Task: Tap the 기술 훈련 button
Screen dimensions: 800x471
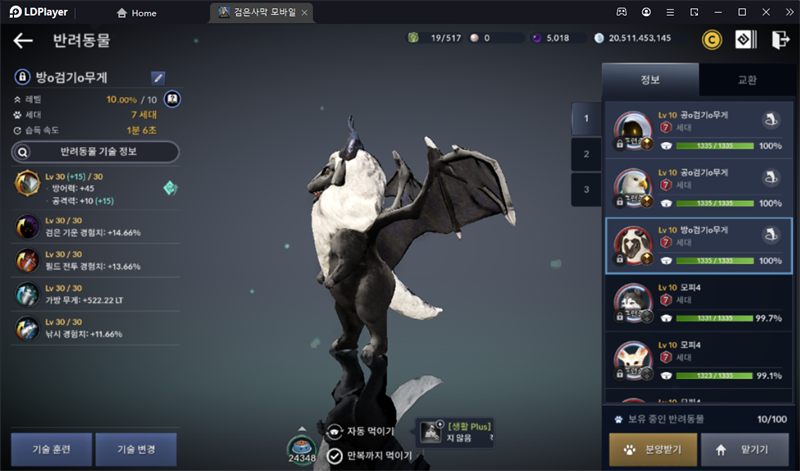Action: pos(52,449)
